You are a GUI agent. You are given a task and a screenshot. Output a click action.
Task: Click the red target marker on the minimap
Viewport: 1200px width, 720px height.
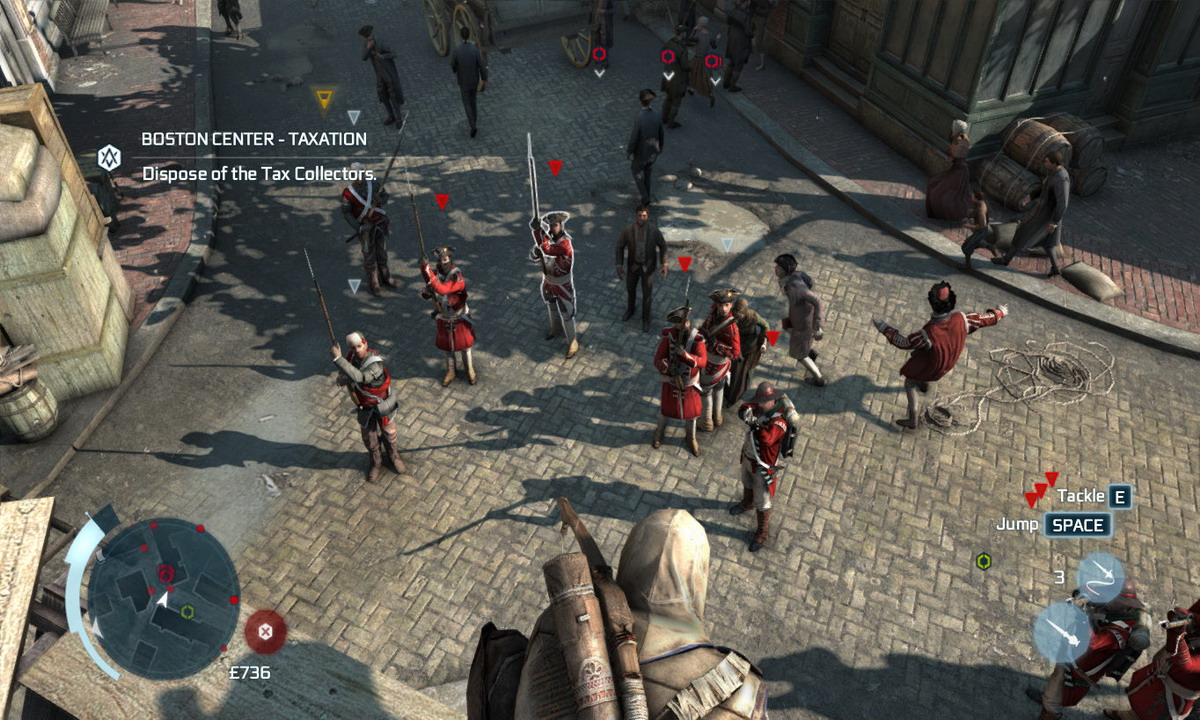coord(166,573)
